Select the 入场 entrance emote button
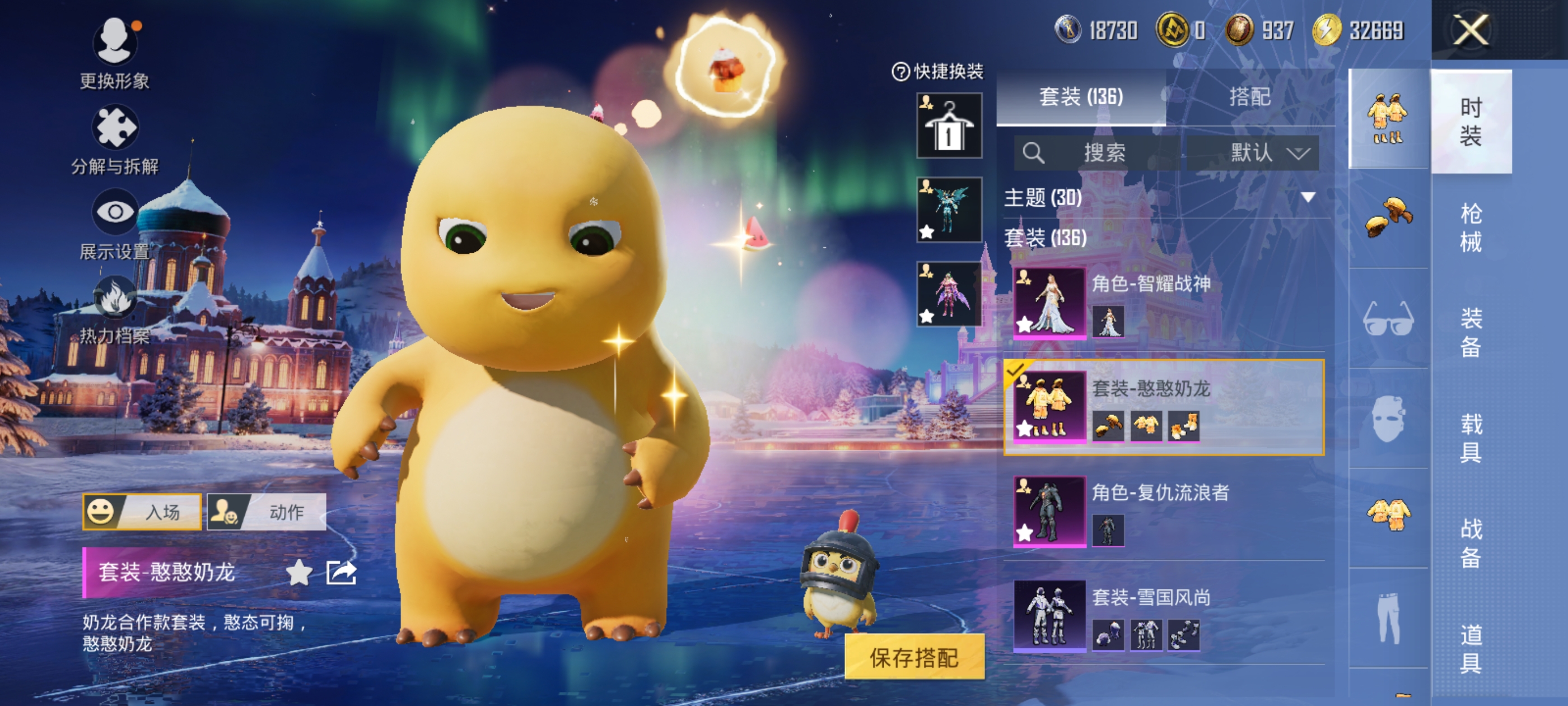This screenshot has width=1568, height=706. tap(142, 512)
